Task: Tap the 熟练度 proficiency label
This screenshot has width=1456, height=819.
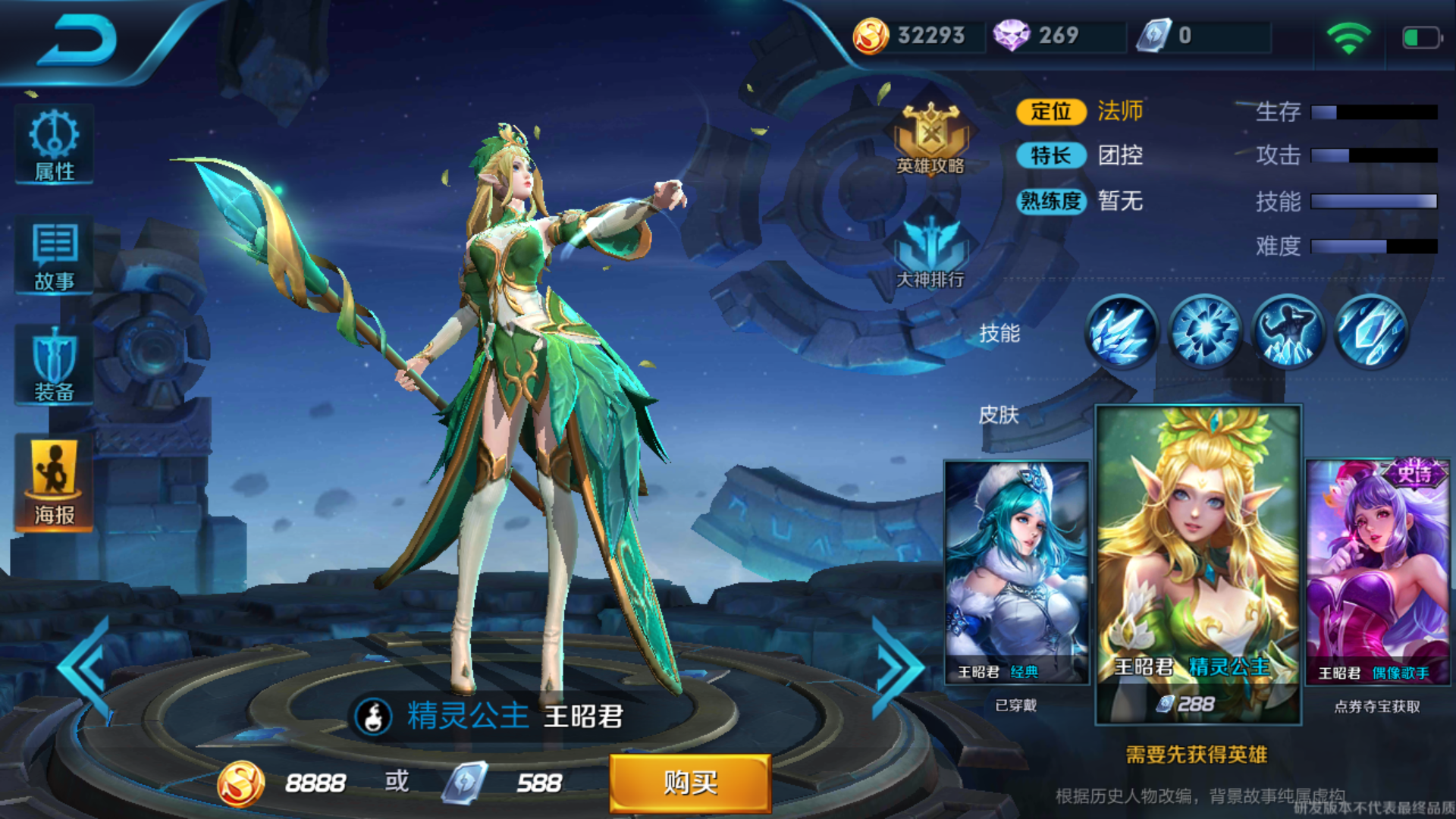Action: pyautogui.click(x=1053, y=202)
